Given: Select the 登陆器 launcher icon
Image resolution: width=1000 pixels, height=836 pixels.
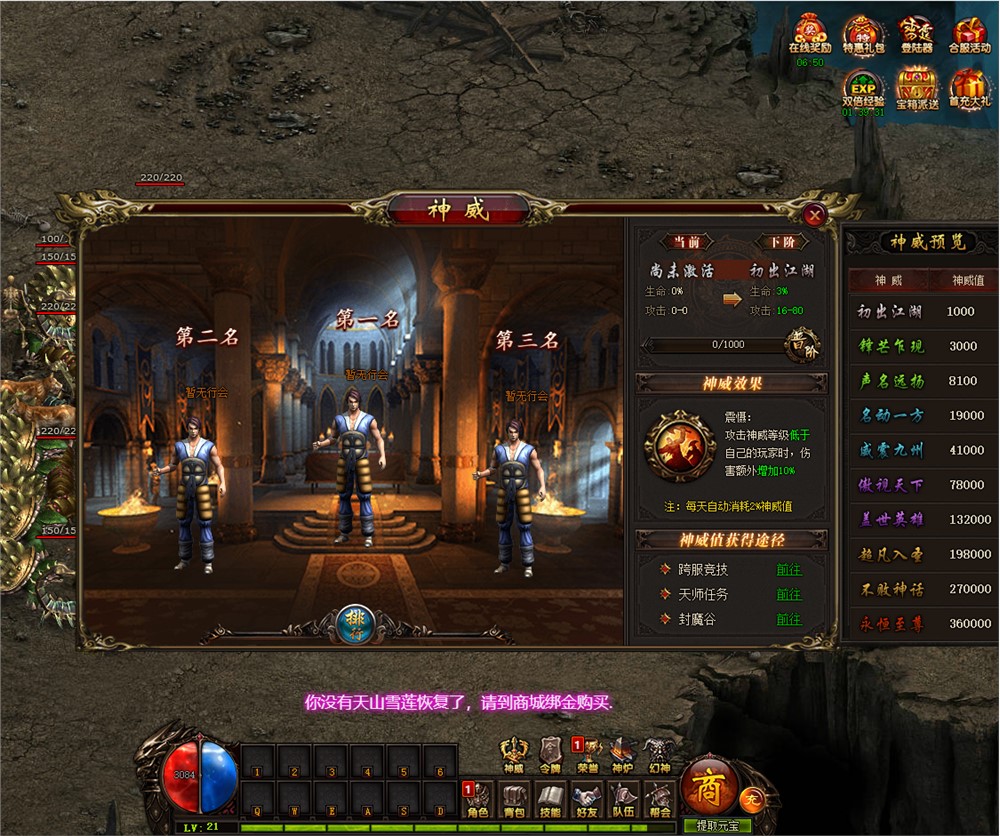Looking at the screenshot, I should pyautogui.click(x=916, y=34).
